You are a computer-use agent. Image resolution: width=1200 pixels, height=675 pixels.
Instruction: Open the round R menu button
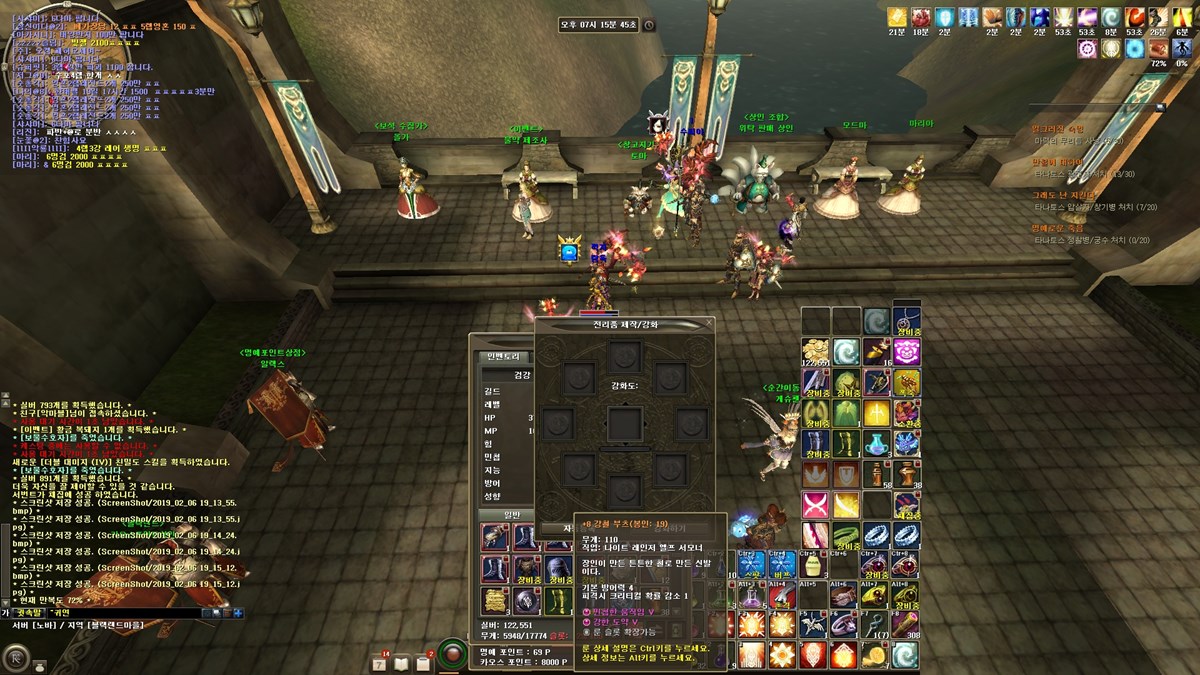(16, 657)
